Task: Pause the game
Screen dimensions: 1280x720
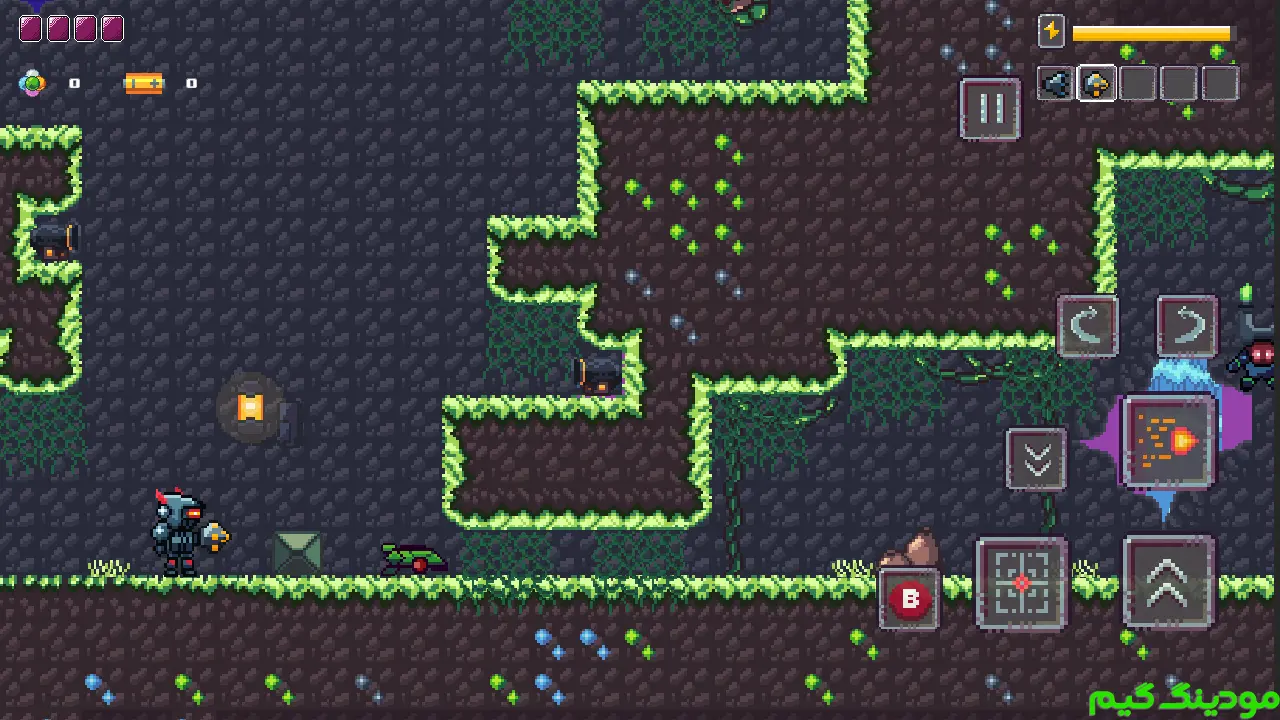Action: coord(990,109)
